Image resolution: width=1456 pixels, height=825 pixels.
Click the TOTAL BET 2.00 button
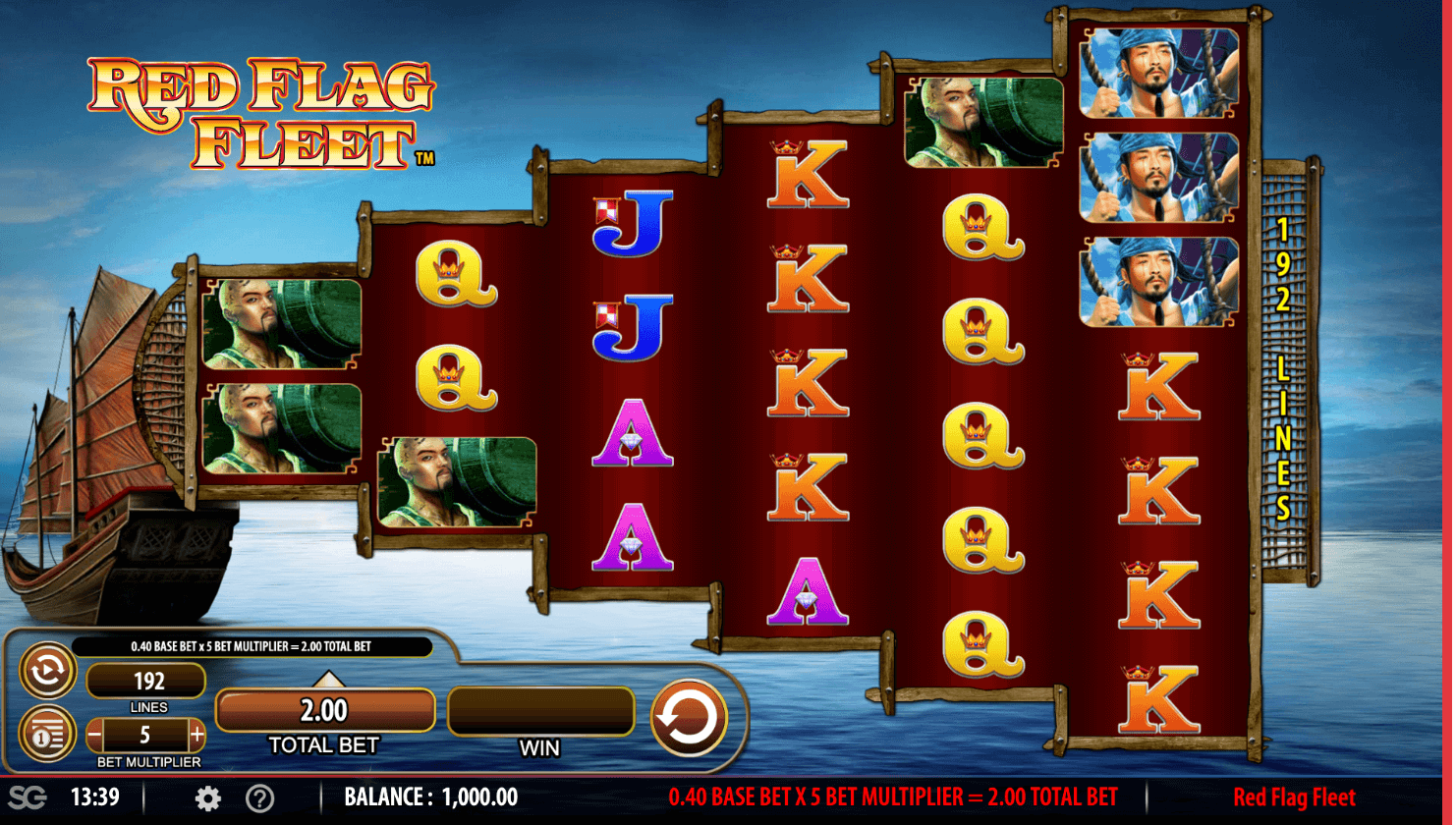pyautogui.click(x=325, y=710)
